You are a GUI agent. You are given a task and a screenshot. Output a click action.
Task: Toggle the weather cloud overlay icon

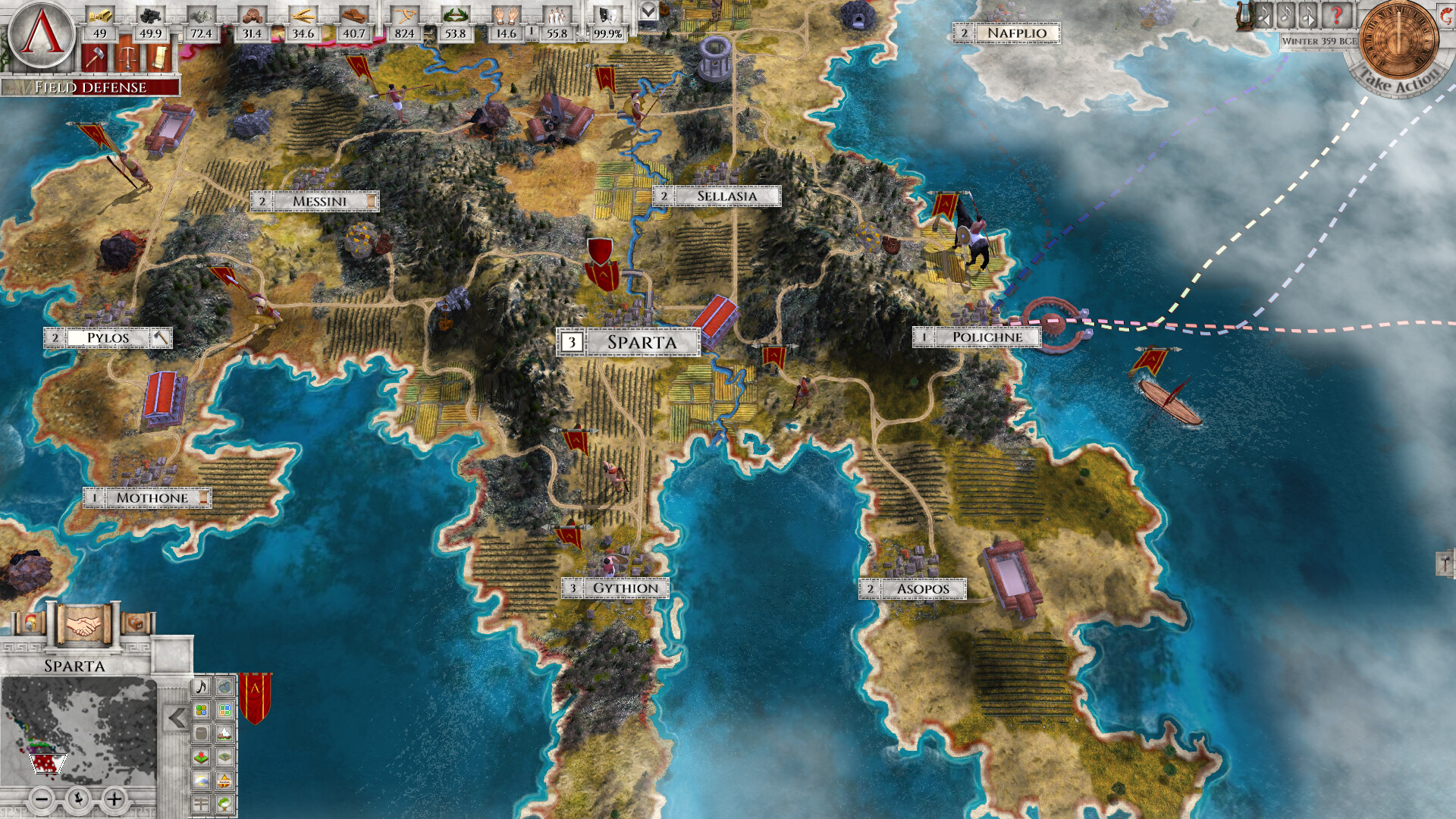(x=202, y=781)
